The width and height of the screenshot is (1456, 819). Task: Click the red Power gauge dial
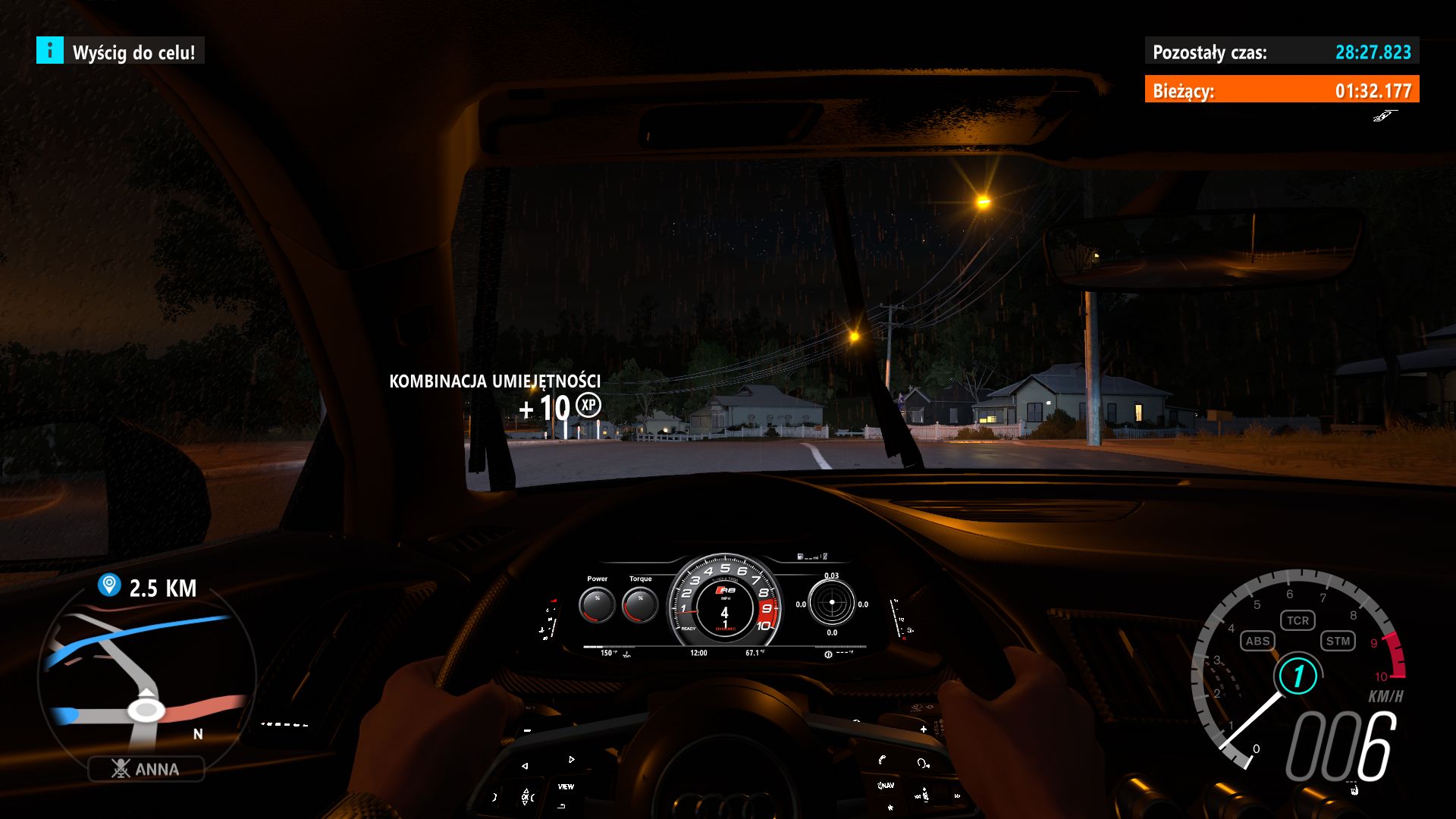pos(598,604)
